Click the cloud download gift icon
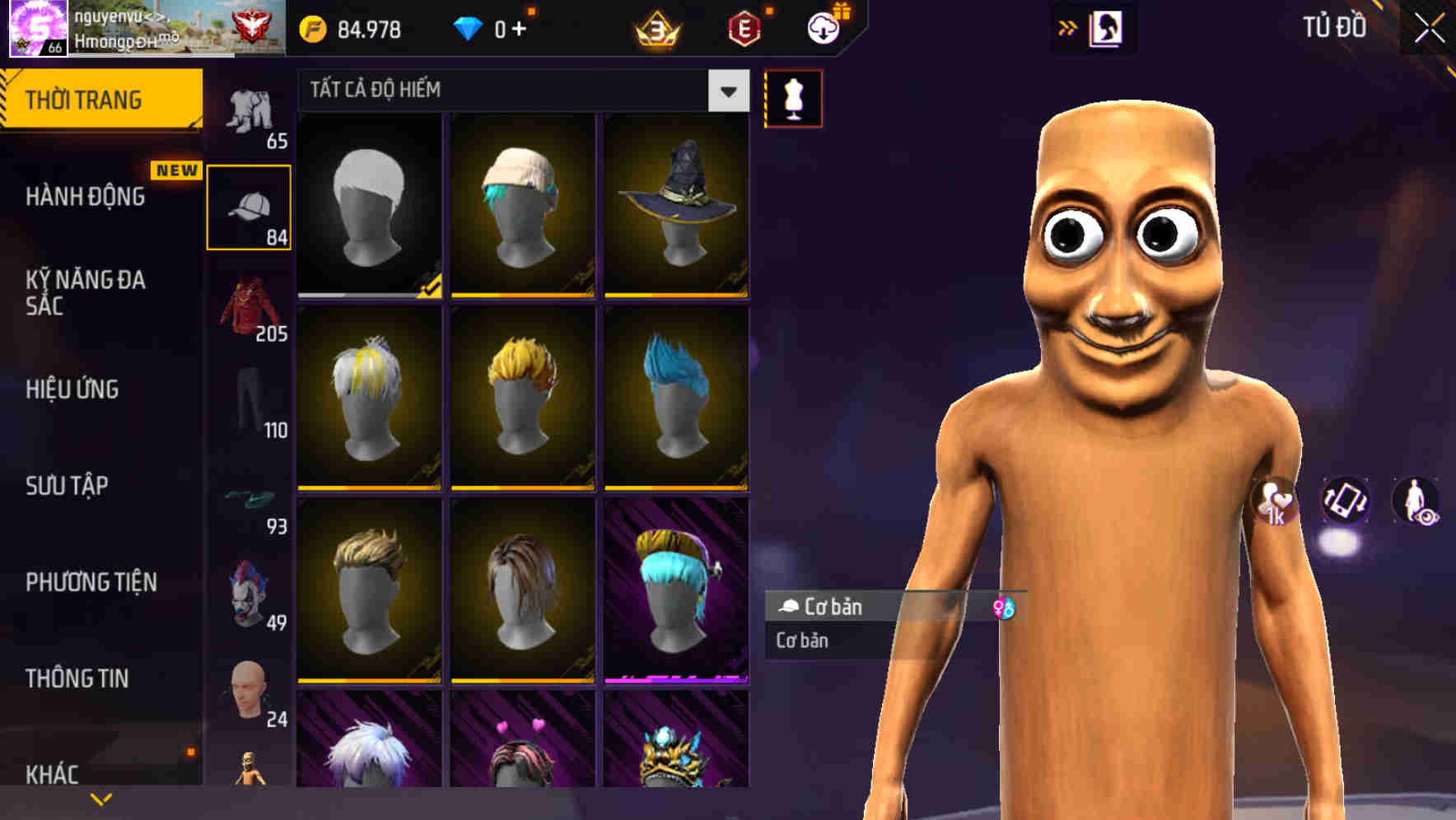Screen dimensions: 1456x820 [823, 27]
